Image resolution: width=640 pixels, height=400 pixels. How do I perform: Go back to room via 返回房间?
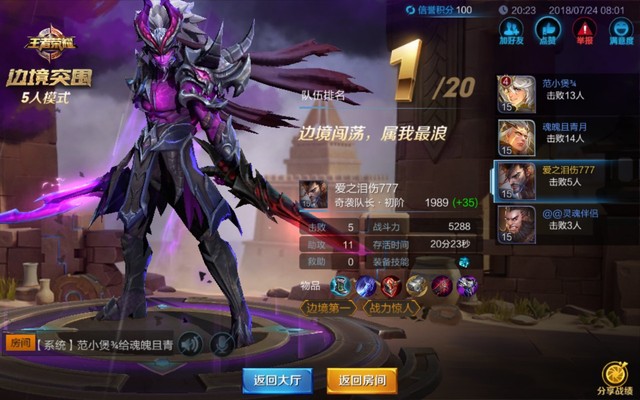tap(361, 380)
